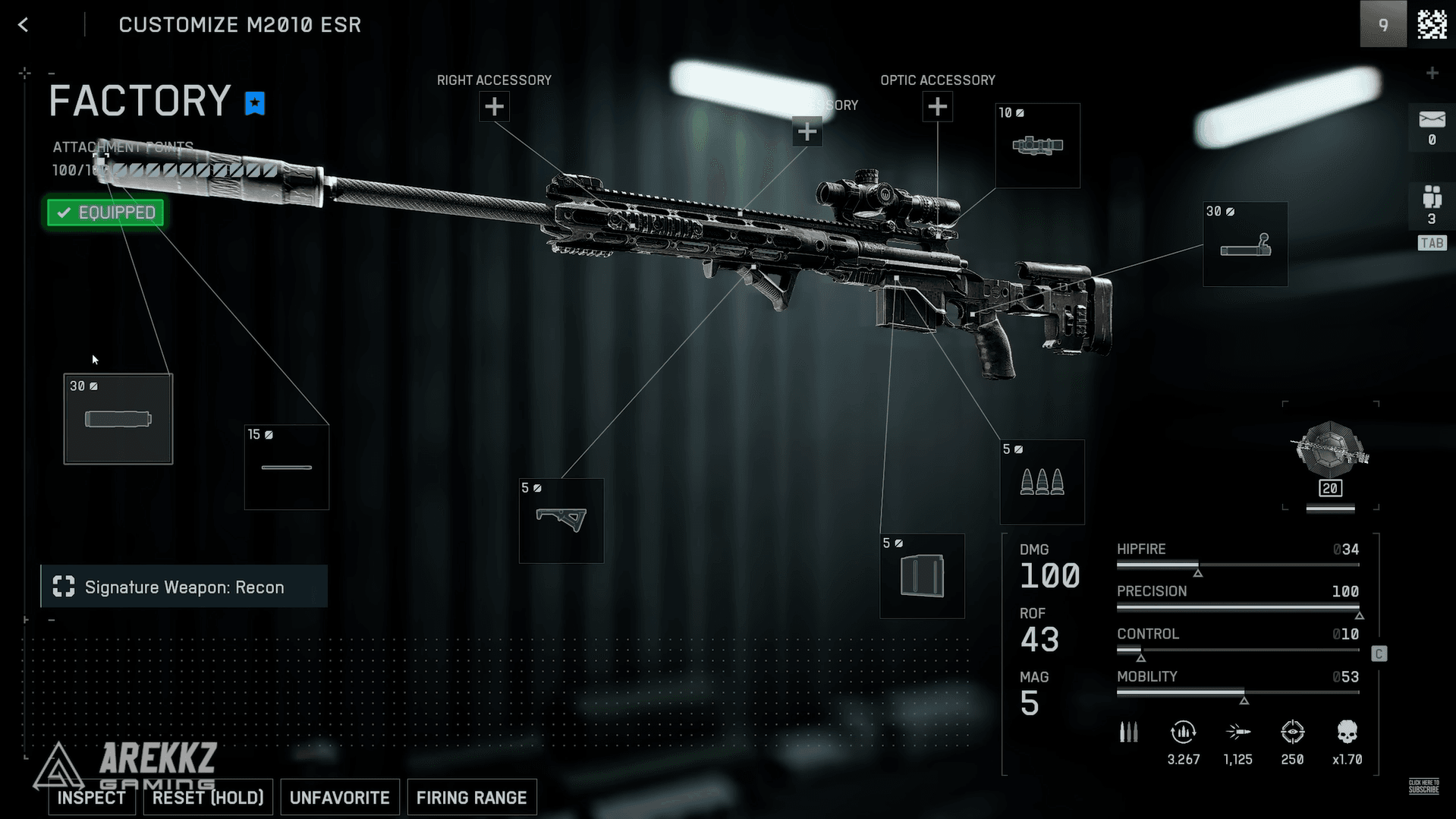
Task: Choose the barrel attachment slot
Action: [287, 468]
